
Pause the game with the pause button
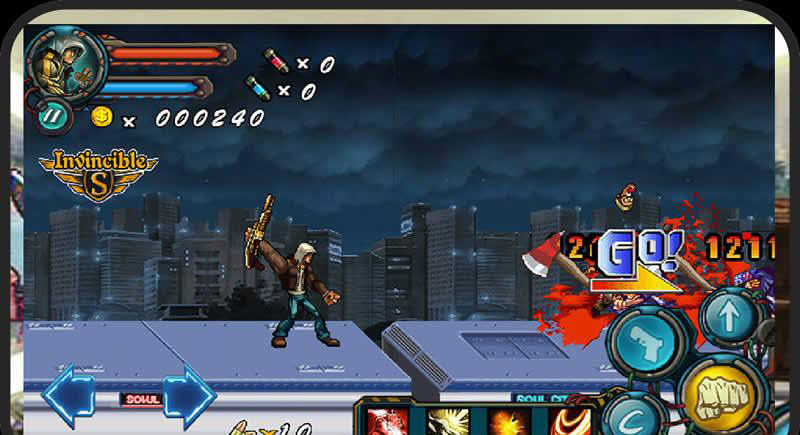tap(53, 115)
